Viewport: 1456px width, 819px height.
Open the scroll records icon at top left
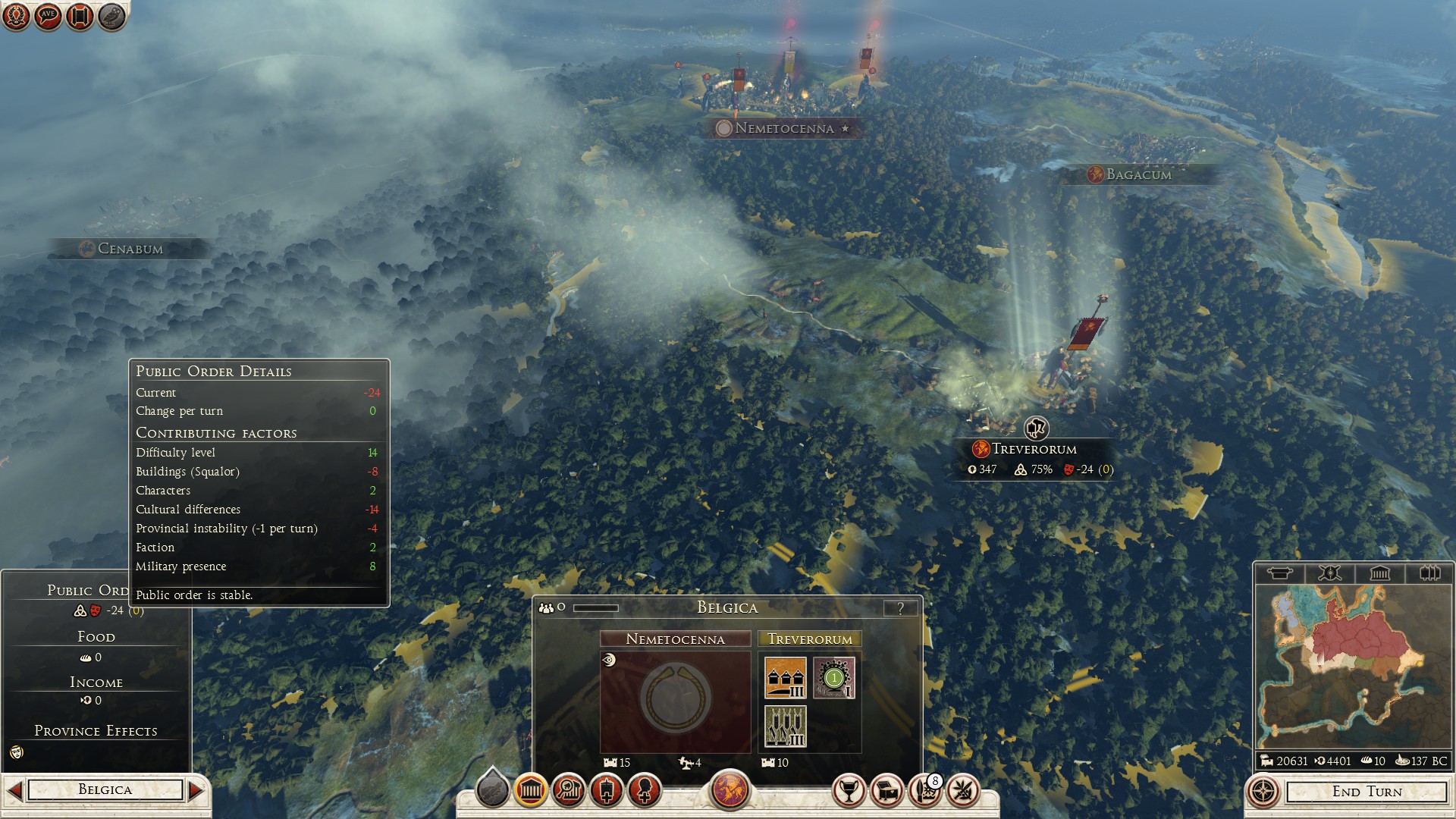click(78, 16)
